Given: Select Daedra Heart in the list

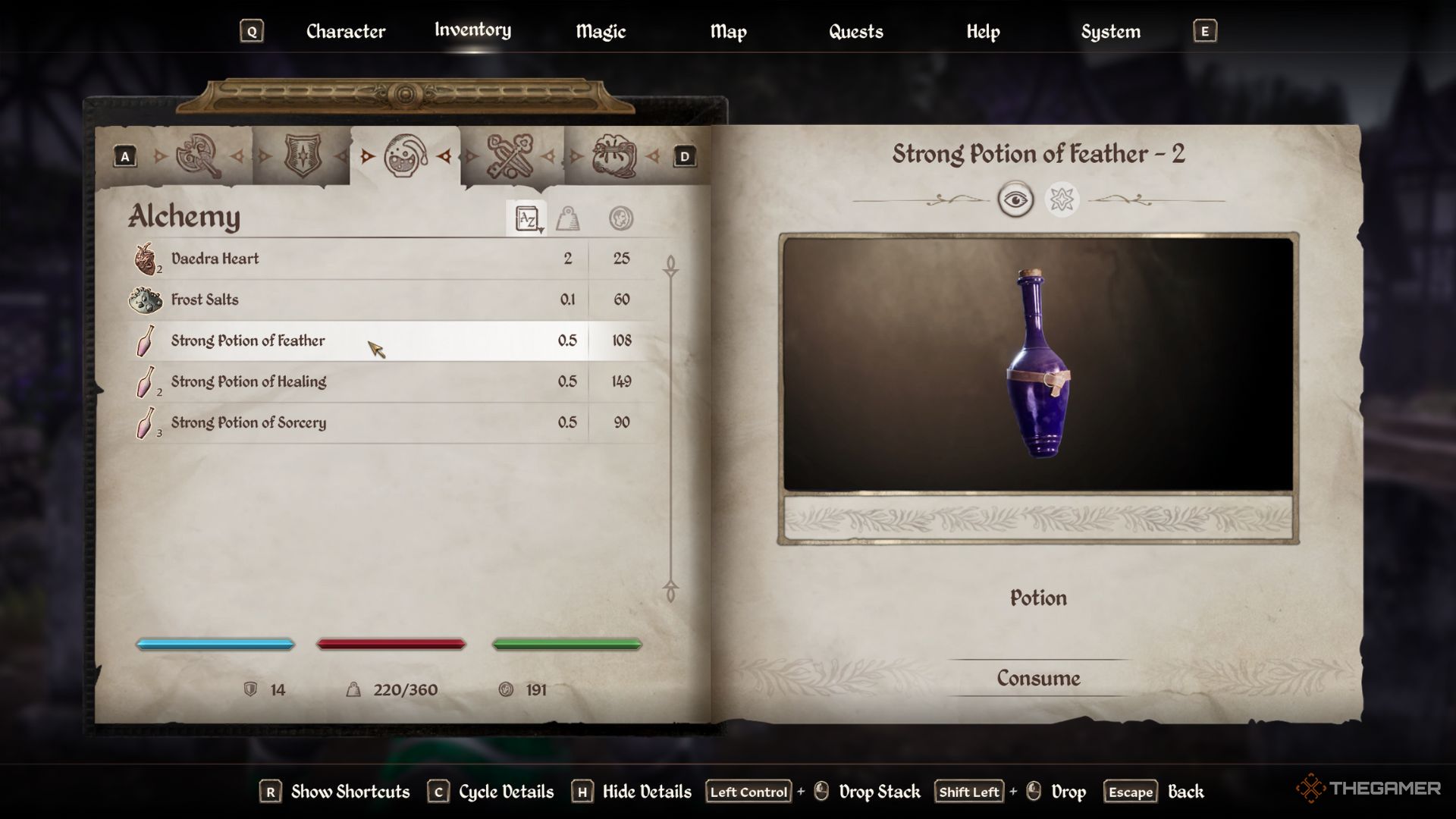Looking at the screenshot, I should [x=215, y=259].
